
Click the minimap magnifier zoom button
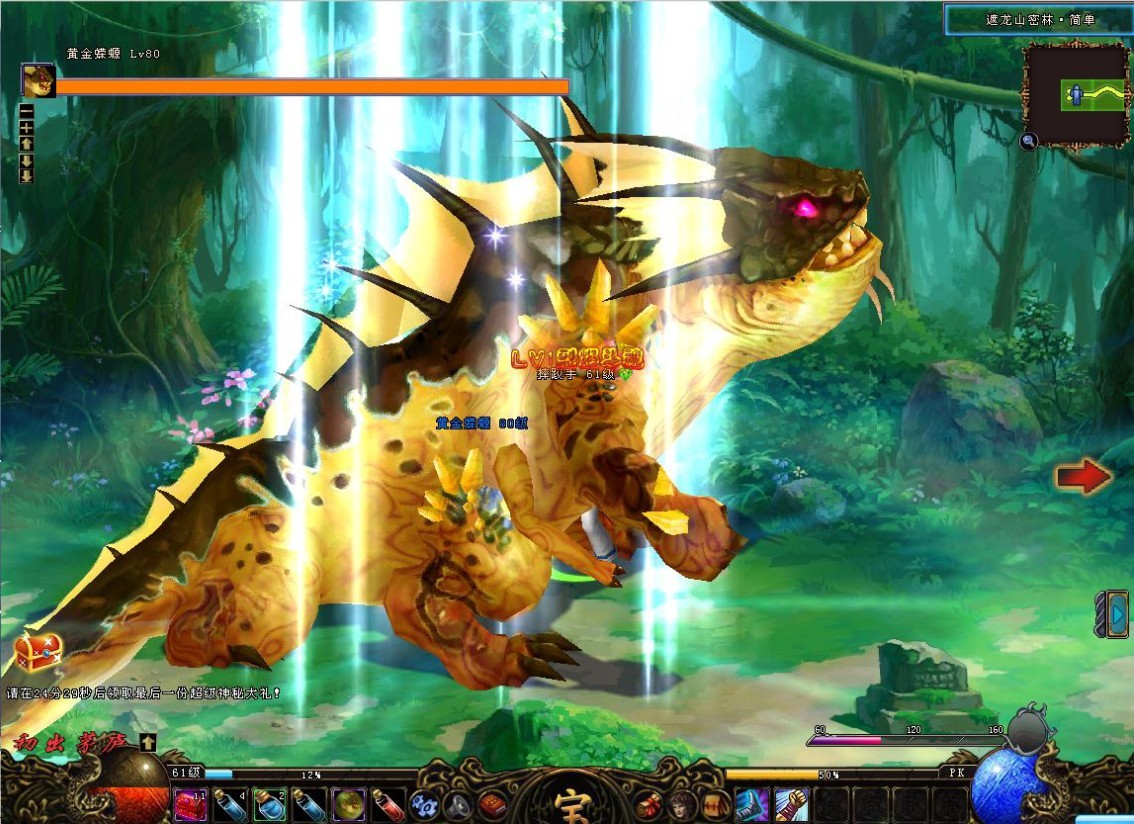click(x=1029, y=142)
